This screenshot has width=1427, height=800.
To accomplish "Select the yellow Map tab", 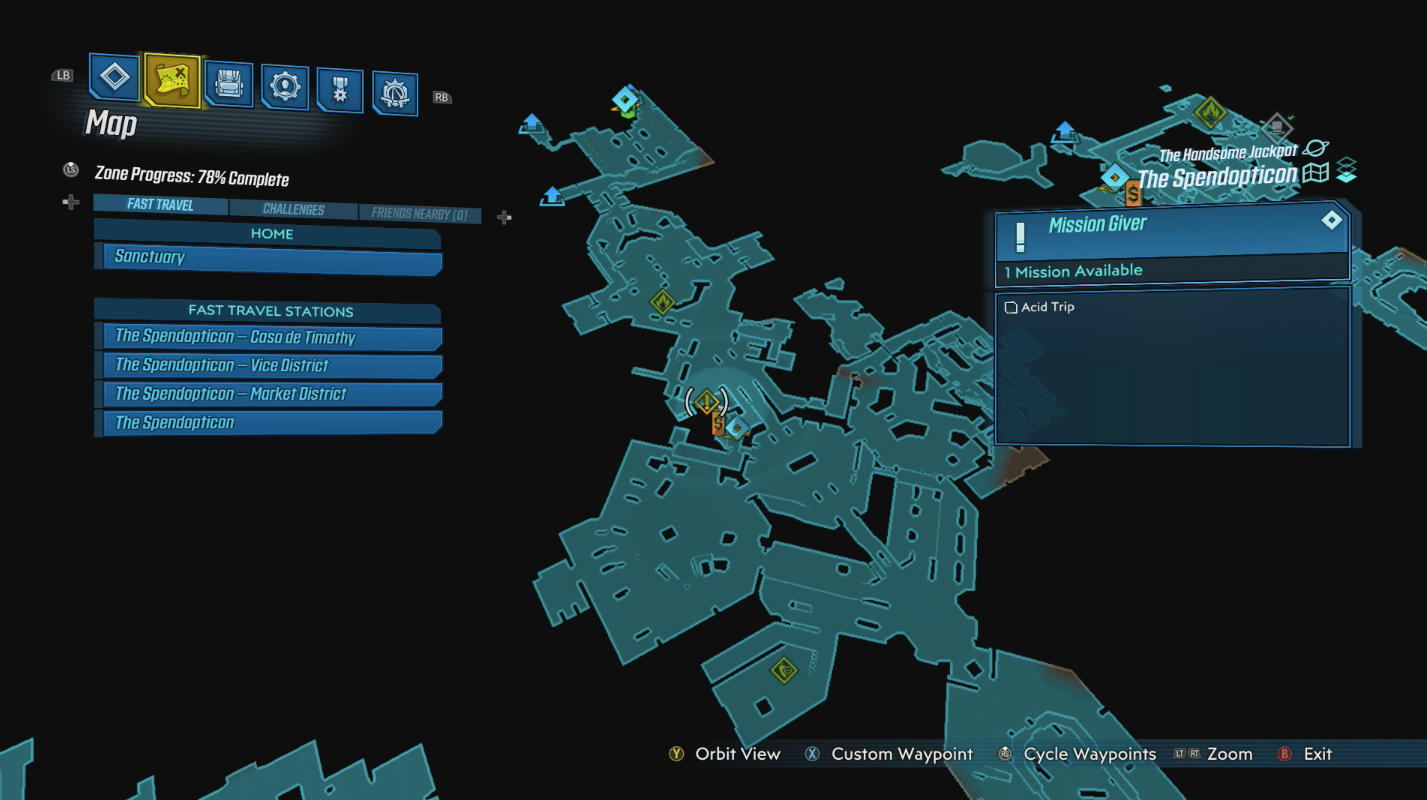I will (x=172, y=80).
